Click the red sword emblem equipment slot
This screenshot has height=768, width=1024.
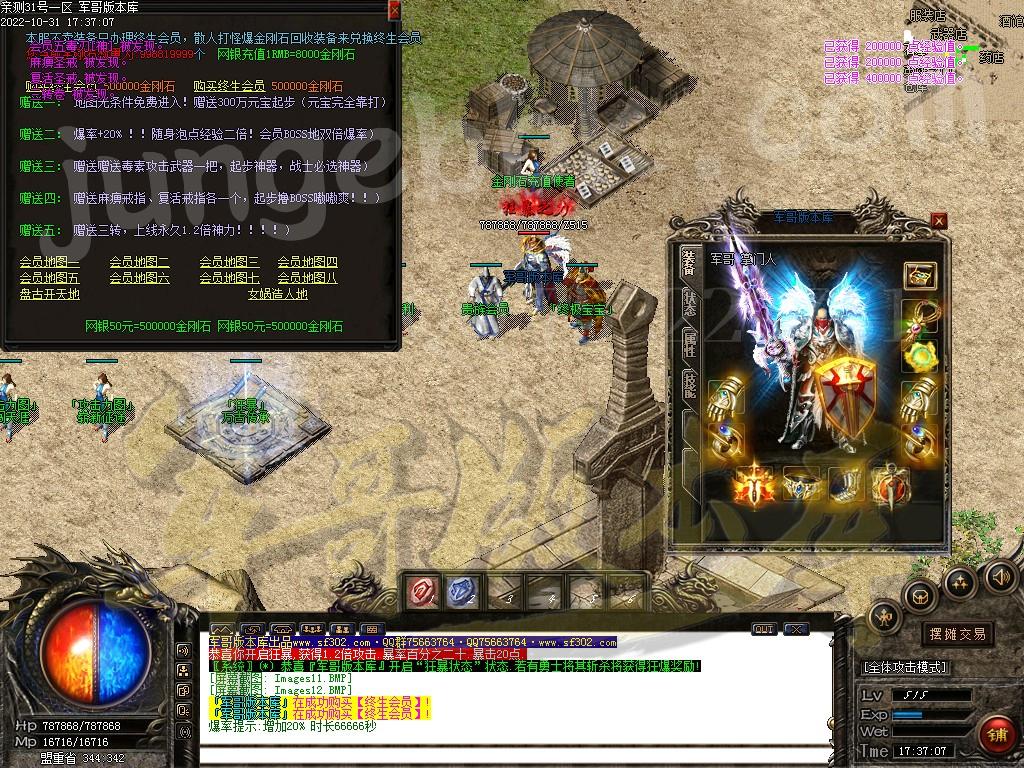754,486
